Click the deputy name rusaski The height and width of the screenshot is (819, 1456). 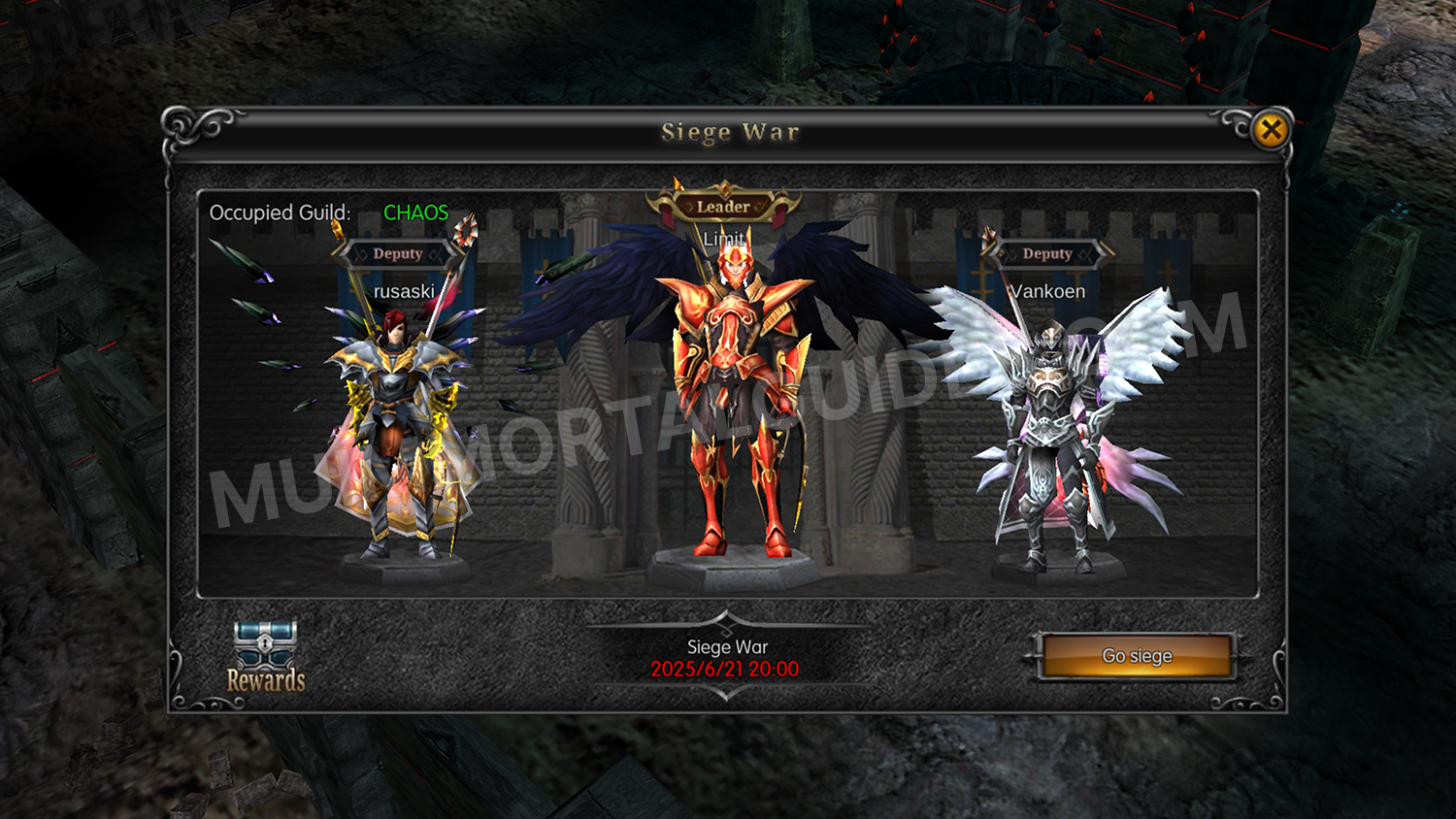tap(402, 291)
